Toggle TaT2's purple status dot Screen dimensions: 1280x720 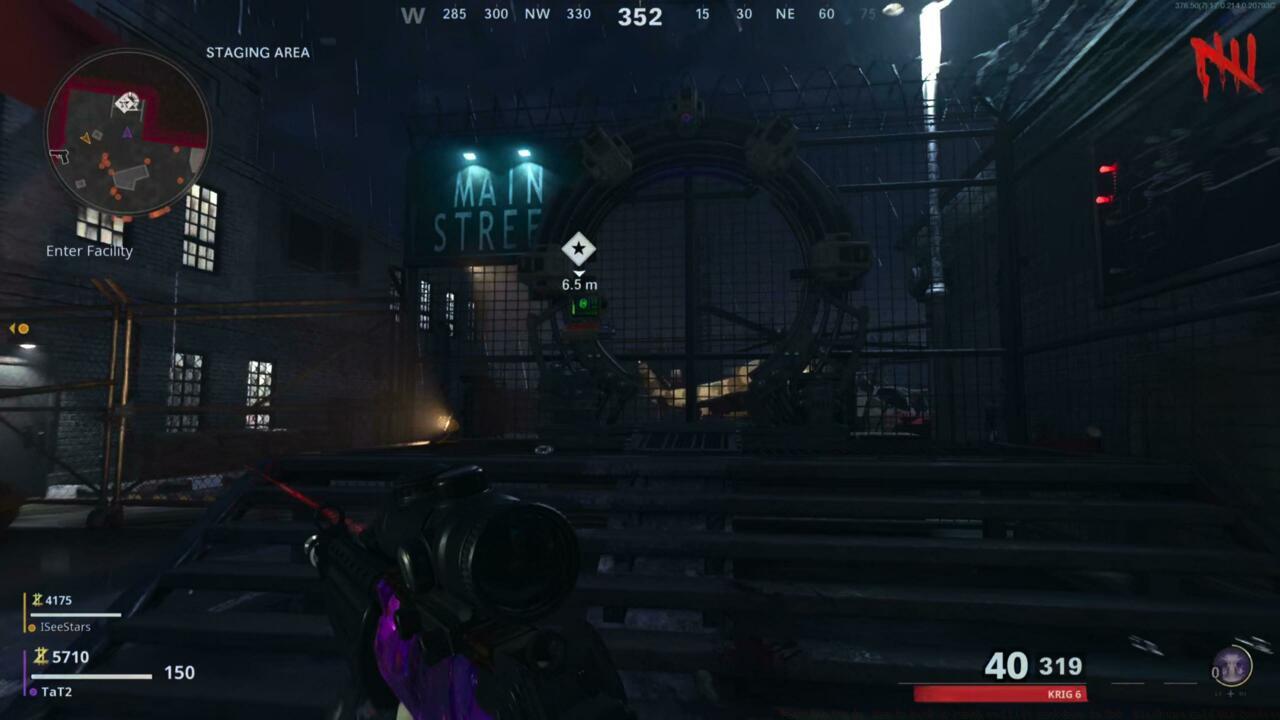pos(33,693)
